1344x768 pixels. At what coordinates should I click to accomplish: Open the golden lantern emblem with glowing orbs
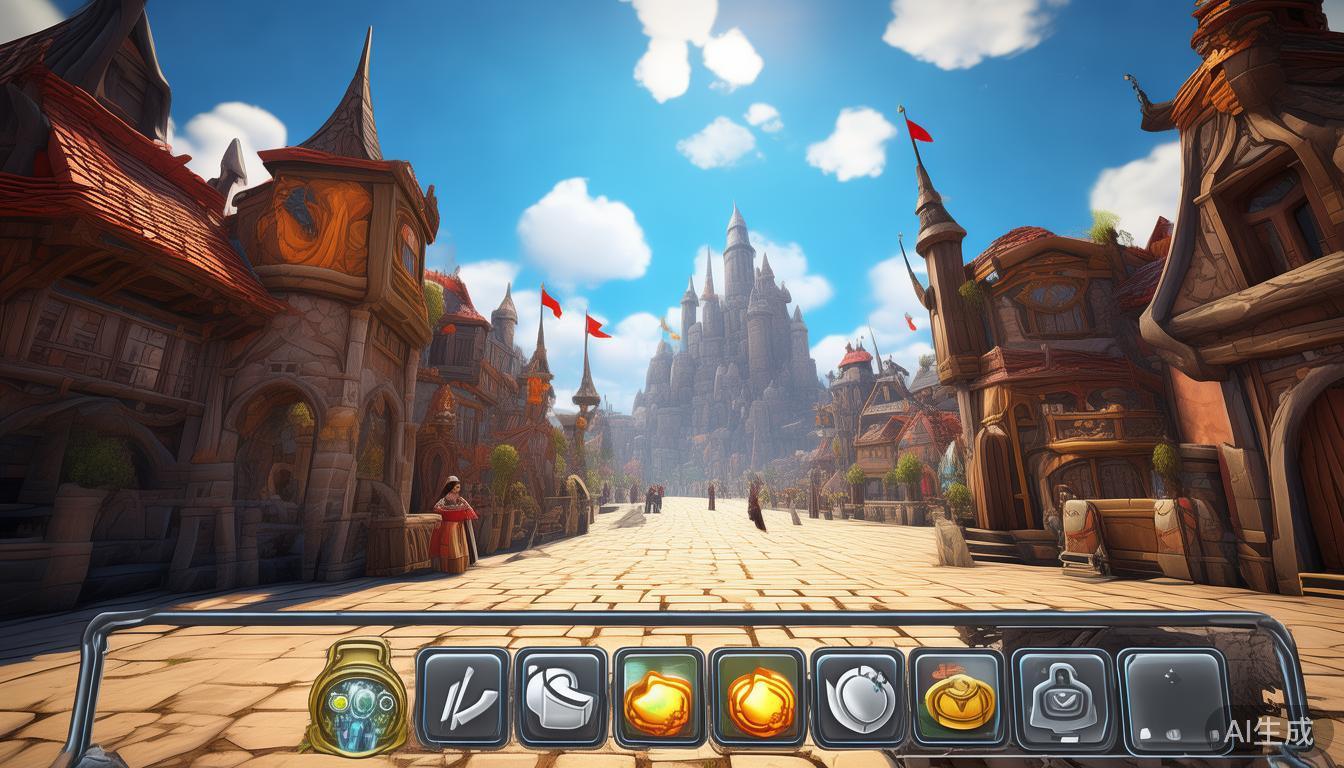358,698
